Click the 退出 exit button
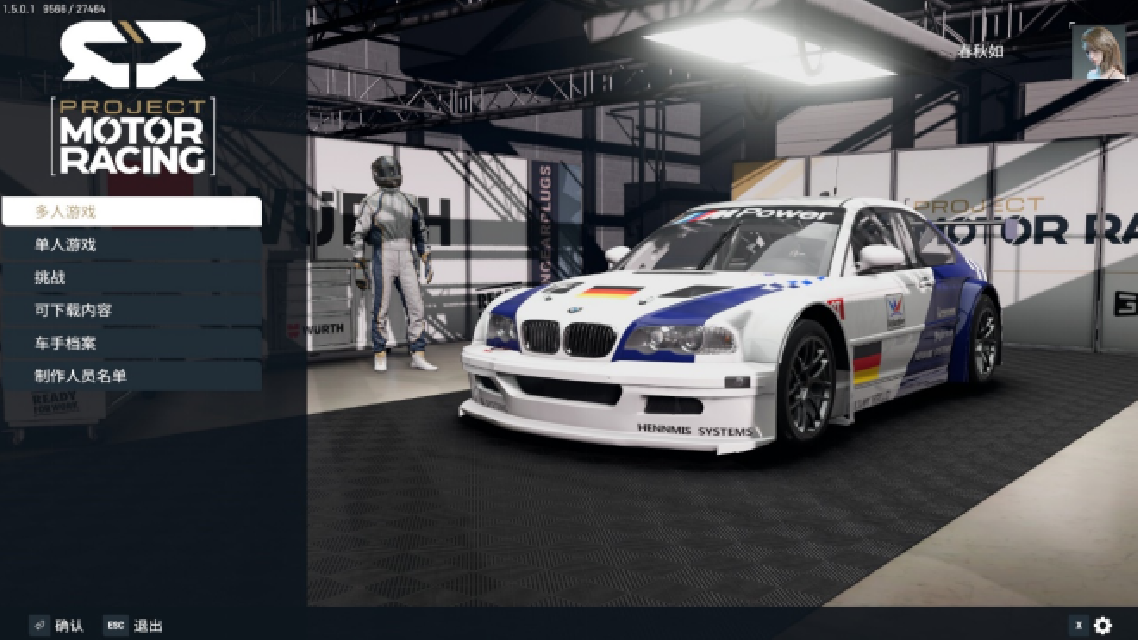The width and height of the screenshot is (1138, 640). [x=135, y=626]
